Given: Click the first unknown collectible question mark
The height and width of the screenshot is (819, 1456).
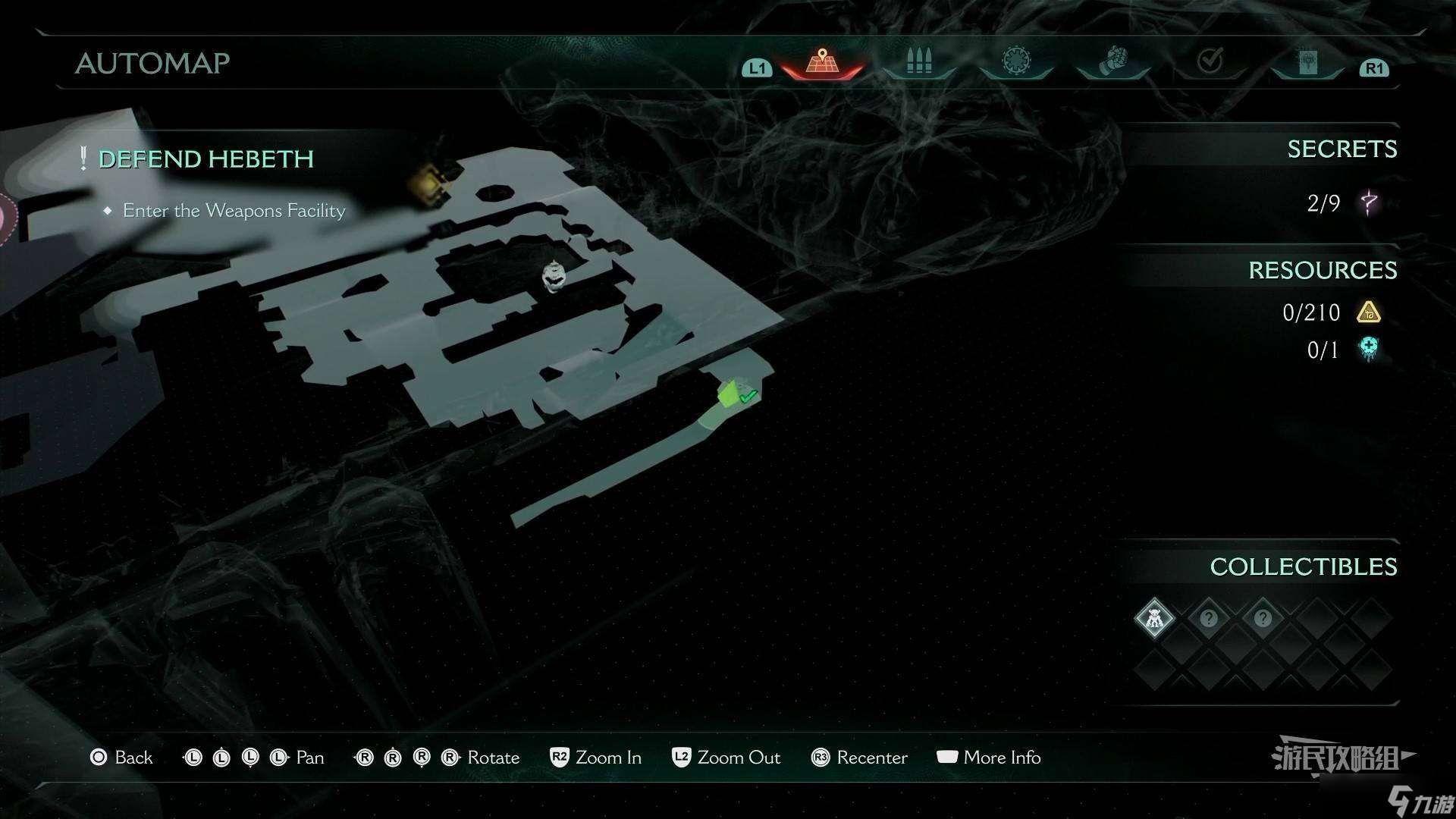Looking at the screenshot, I should [1208, 618].
